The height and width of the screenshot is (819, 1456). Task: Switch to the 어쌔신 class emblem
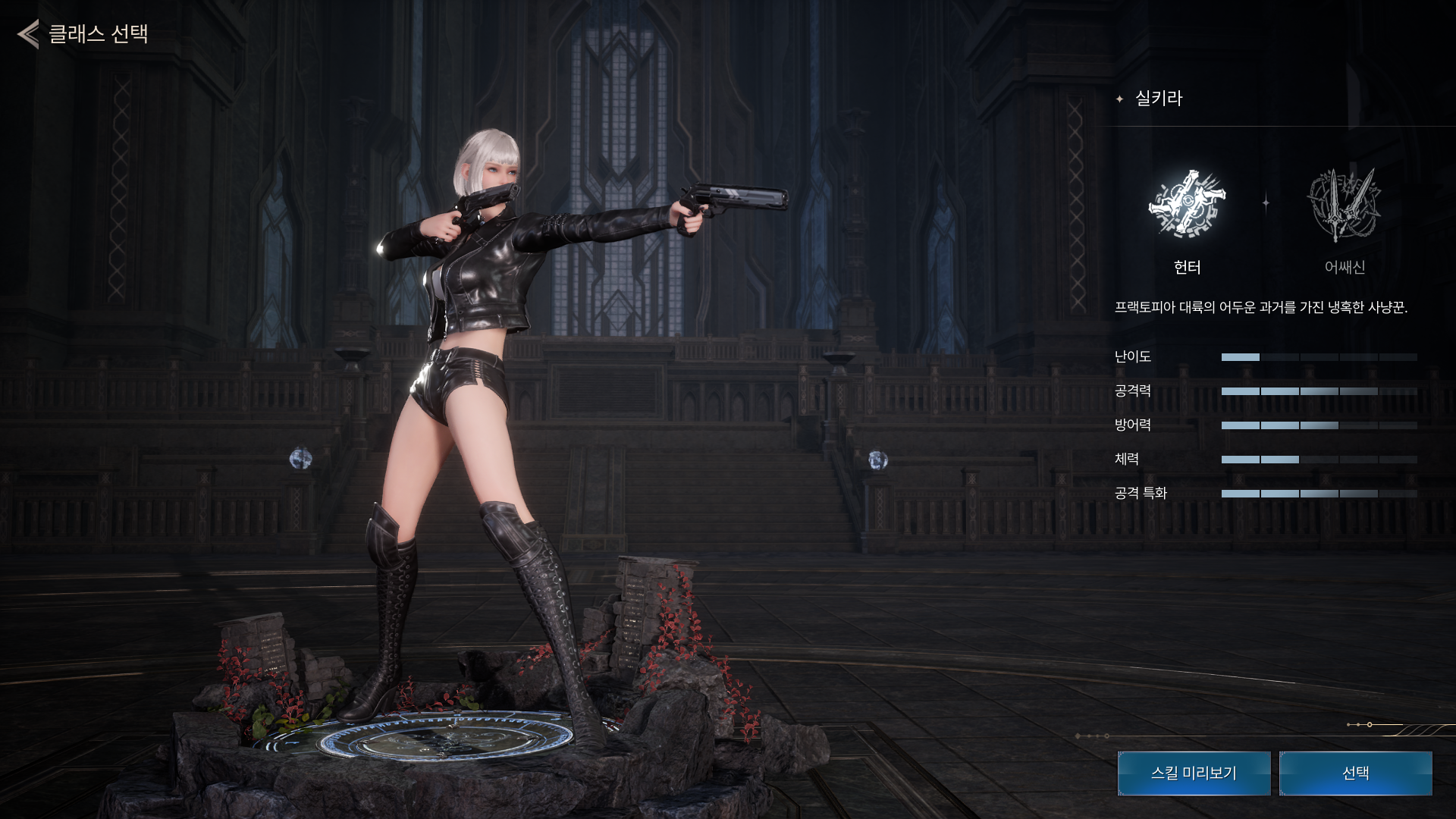pos(1344,205)
